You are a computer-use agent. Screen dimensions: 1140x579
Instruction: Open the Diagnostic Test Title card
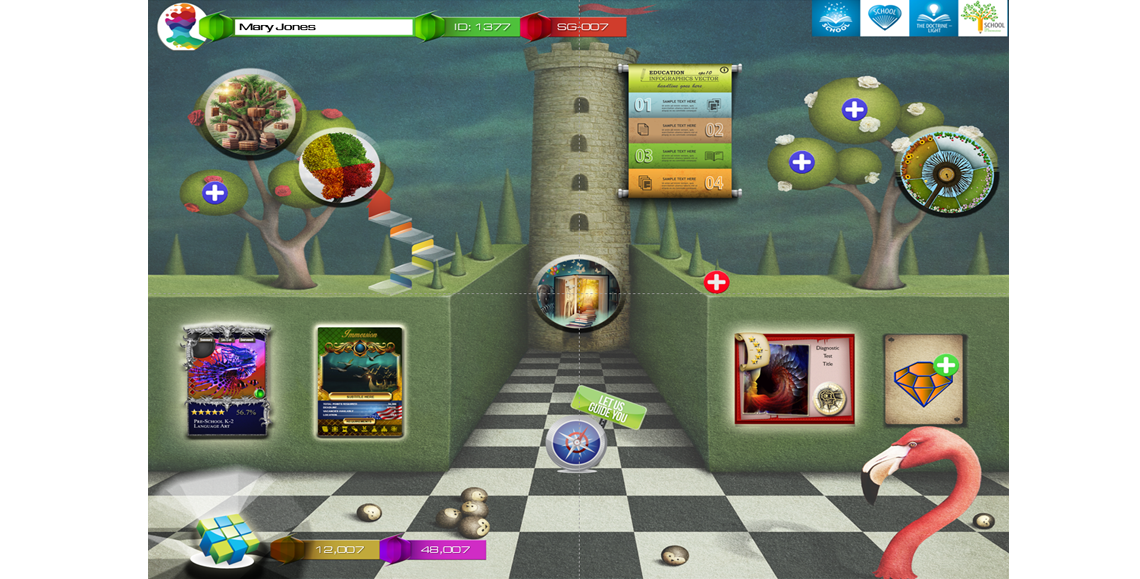point(794,379)
